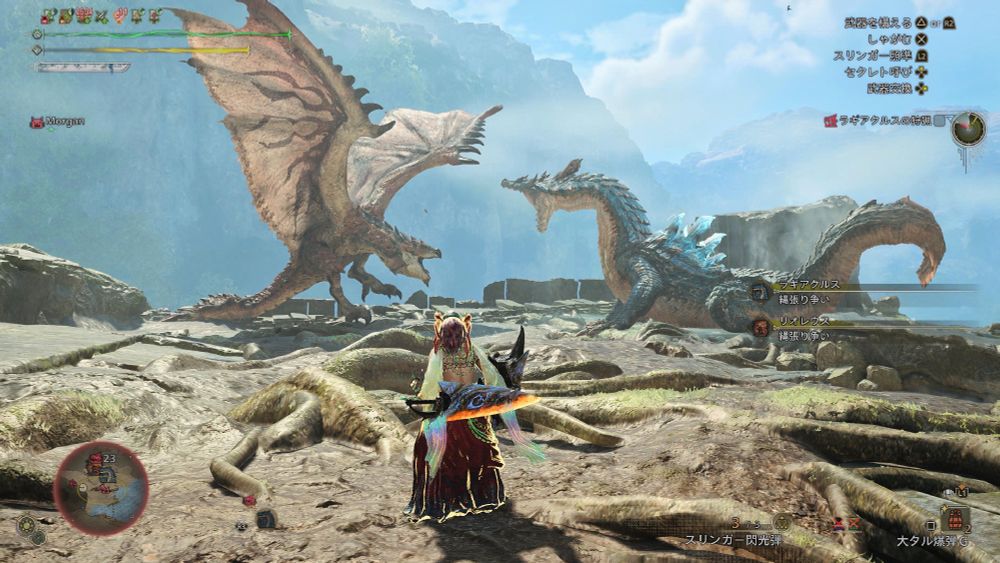Select the 大タル爆弾G item slot
Viewport: 1000px width, 563px height.
tap(953, 520)
